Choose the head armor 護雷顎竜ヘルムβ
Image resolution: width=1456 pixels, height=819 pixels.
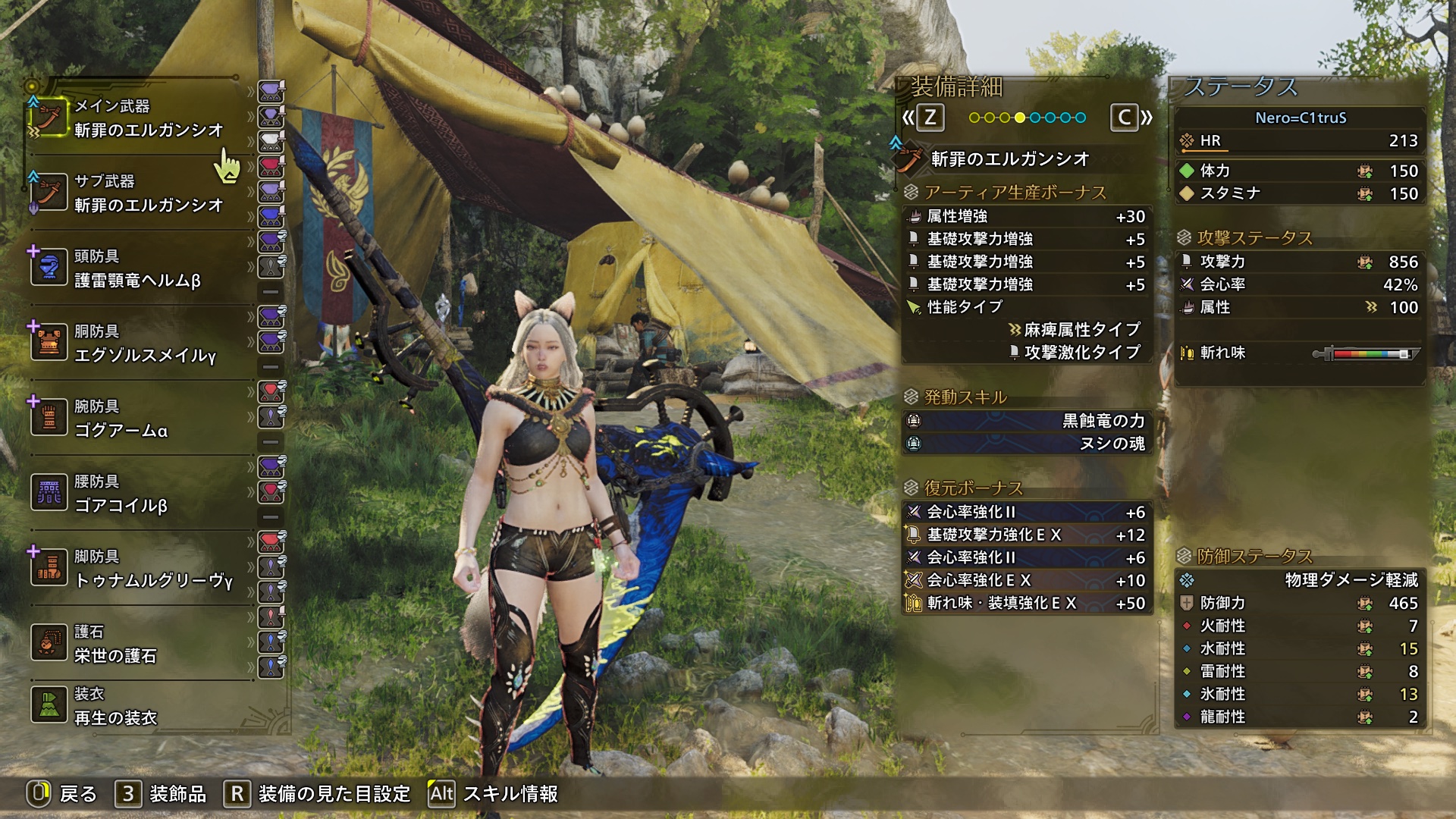(x=136, y=268)
